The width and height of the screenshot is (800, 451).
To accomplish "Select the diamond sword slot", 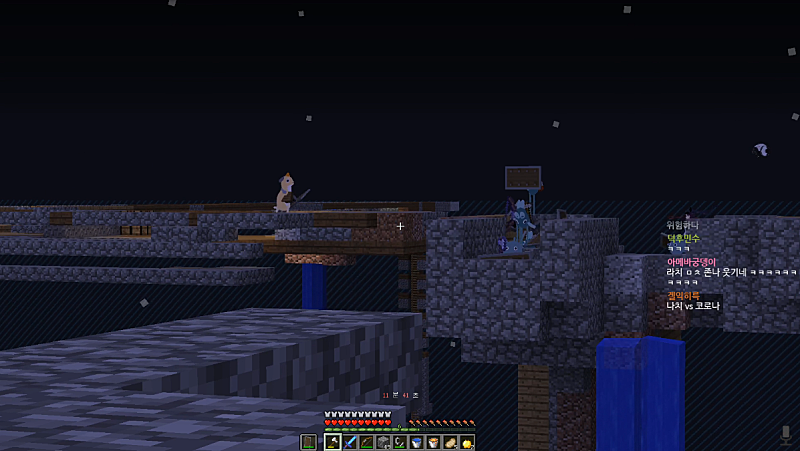I will tap(350, 442).
